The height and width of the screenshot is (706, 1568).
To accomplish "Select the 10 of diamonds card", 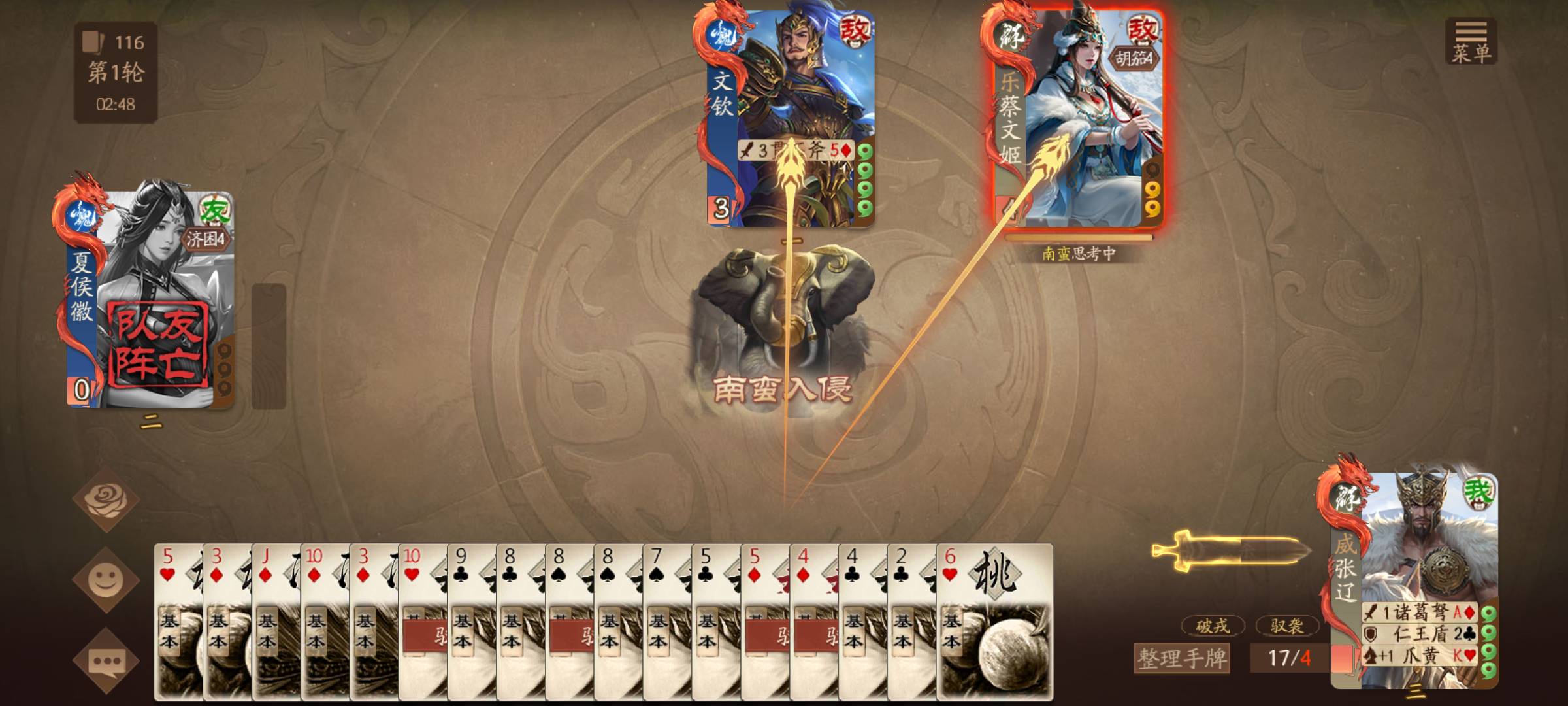I will [x=325, y=621].
